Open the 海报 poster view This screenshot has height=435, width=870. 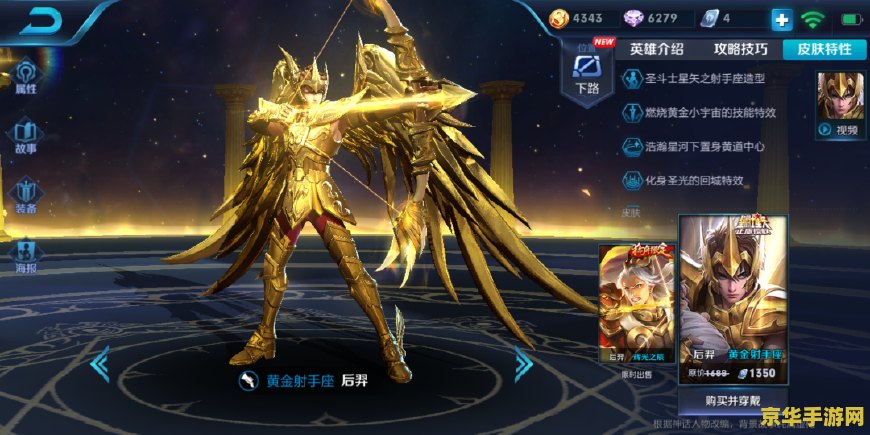click(x=26, y=255)
